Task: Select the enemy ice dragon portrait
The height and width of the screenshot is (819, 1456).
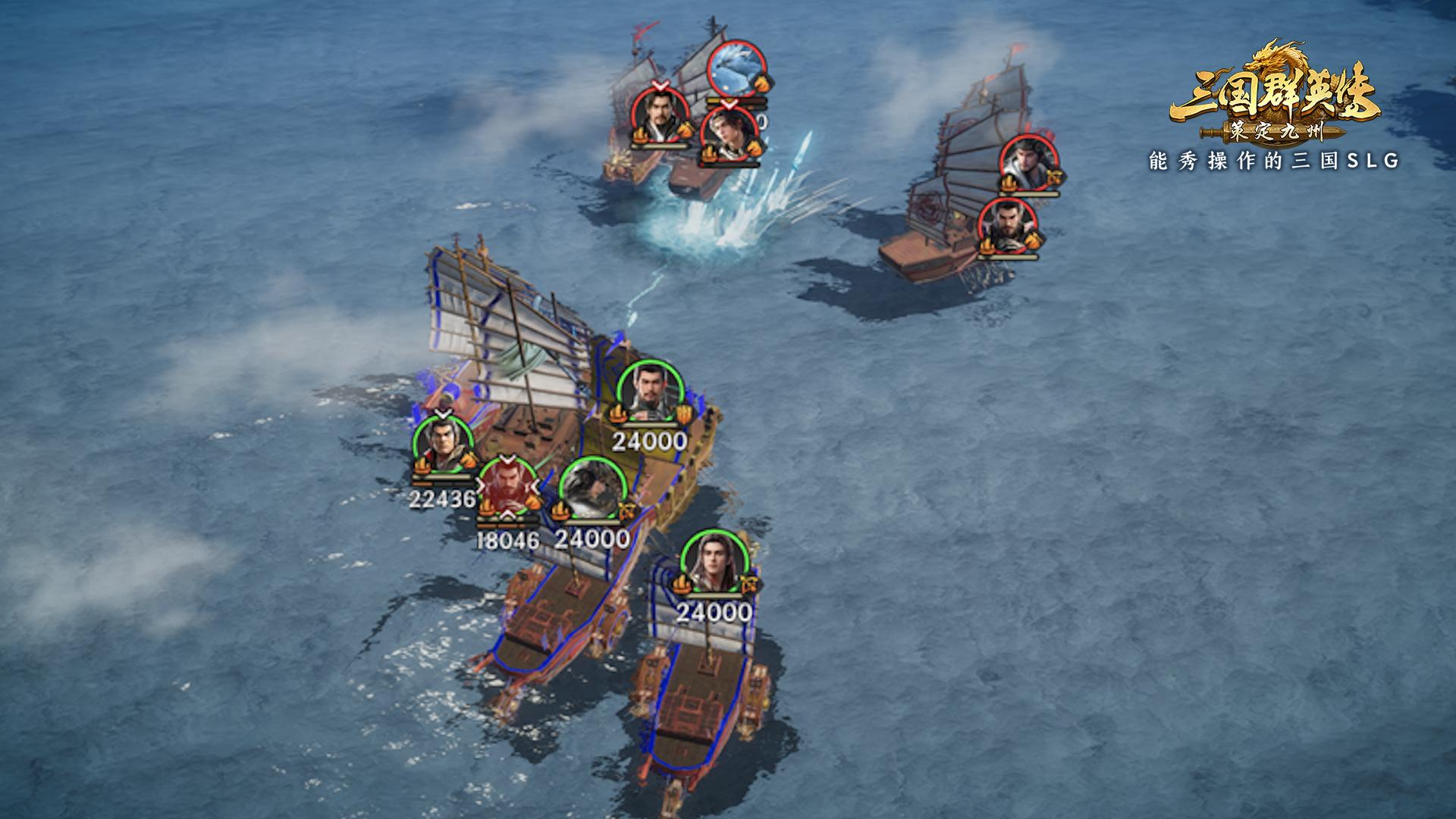Action: click(x=736, y=68)
